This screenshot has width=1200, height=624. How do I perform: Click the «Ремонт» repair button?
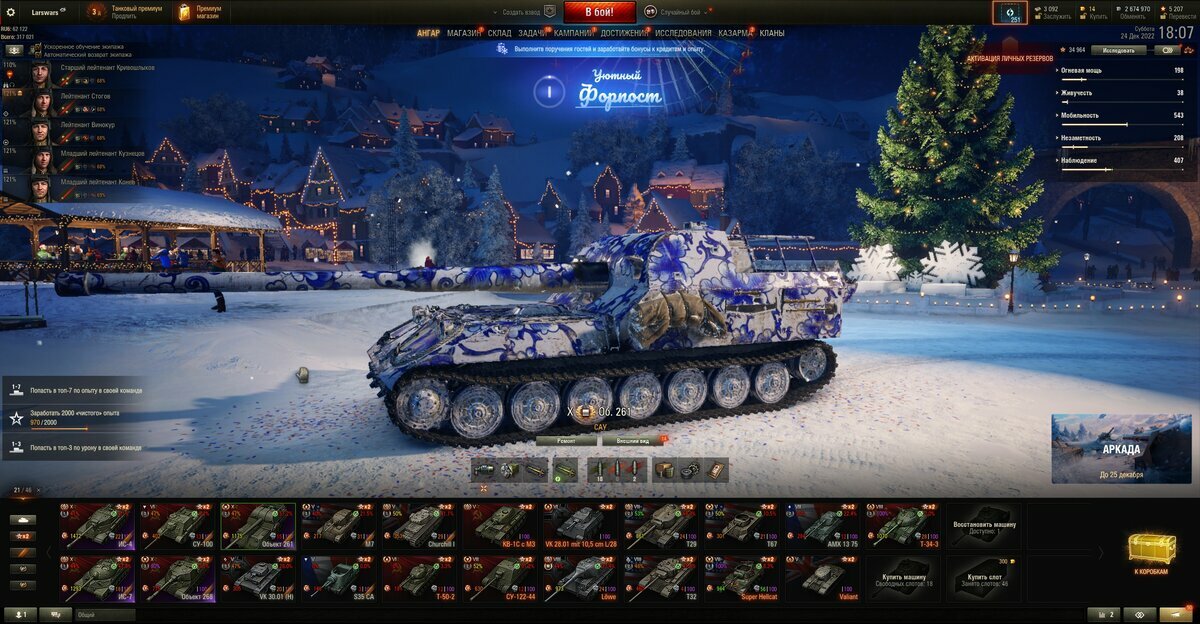pos(565,440)
